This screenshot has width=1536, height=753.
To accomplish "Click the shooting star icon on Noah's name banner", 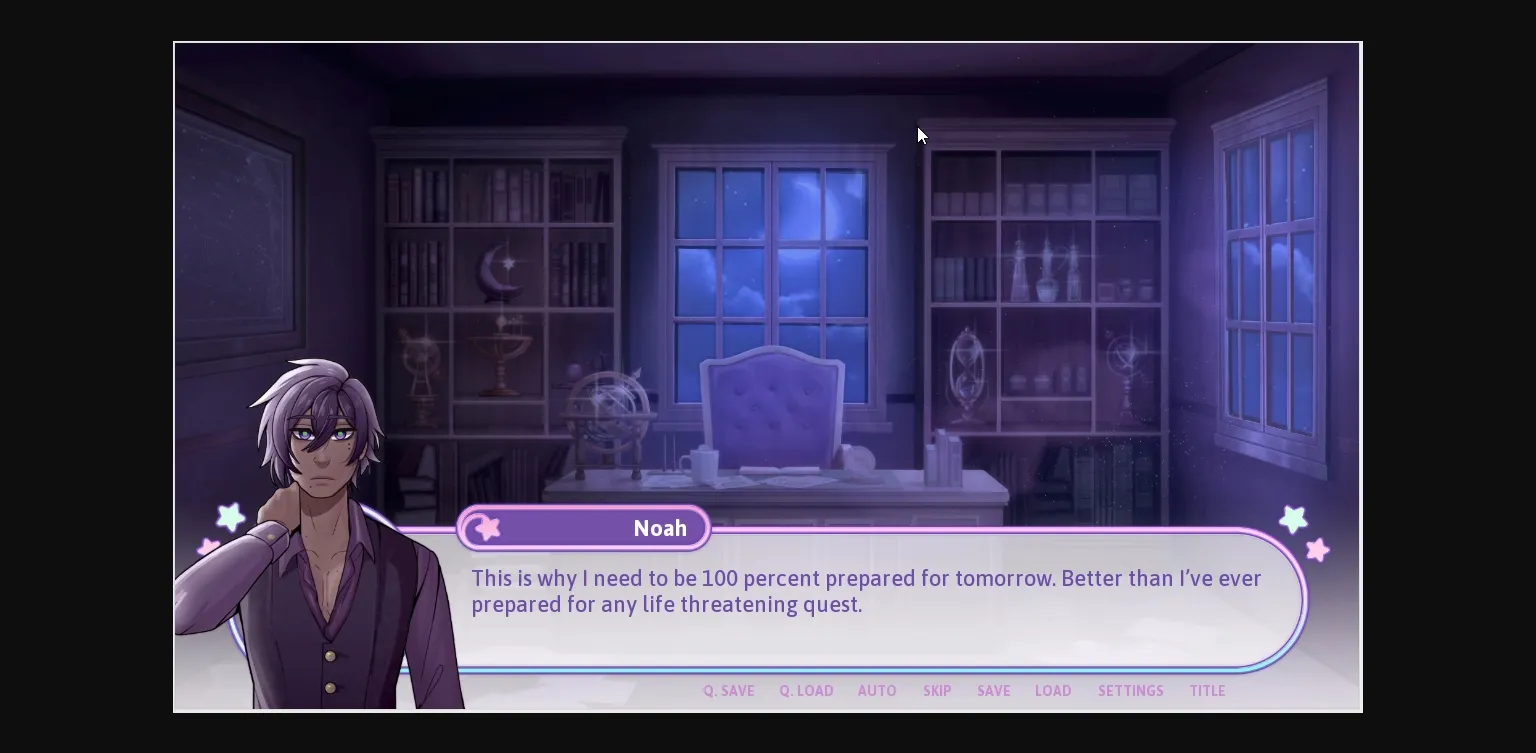I will coord(486,527).
